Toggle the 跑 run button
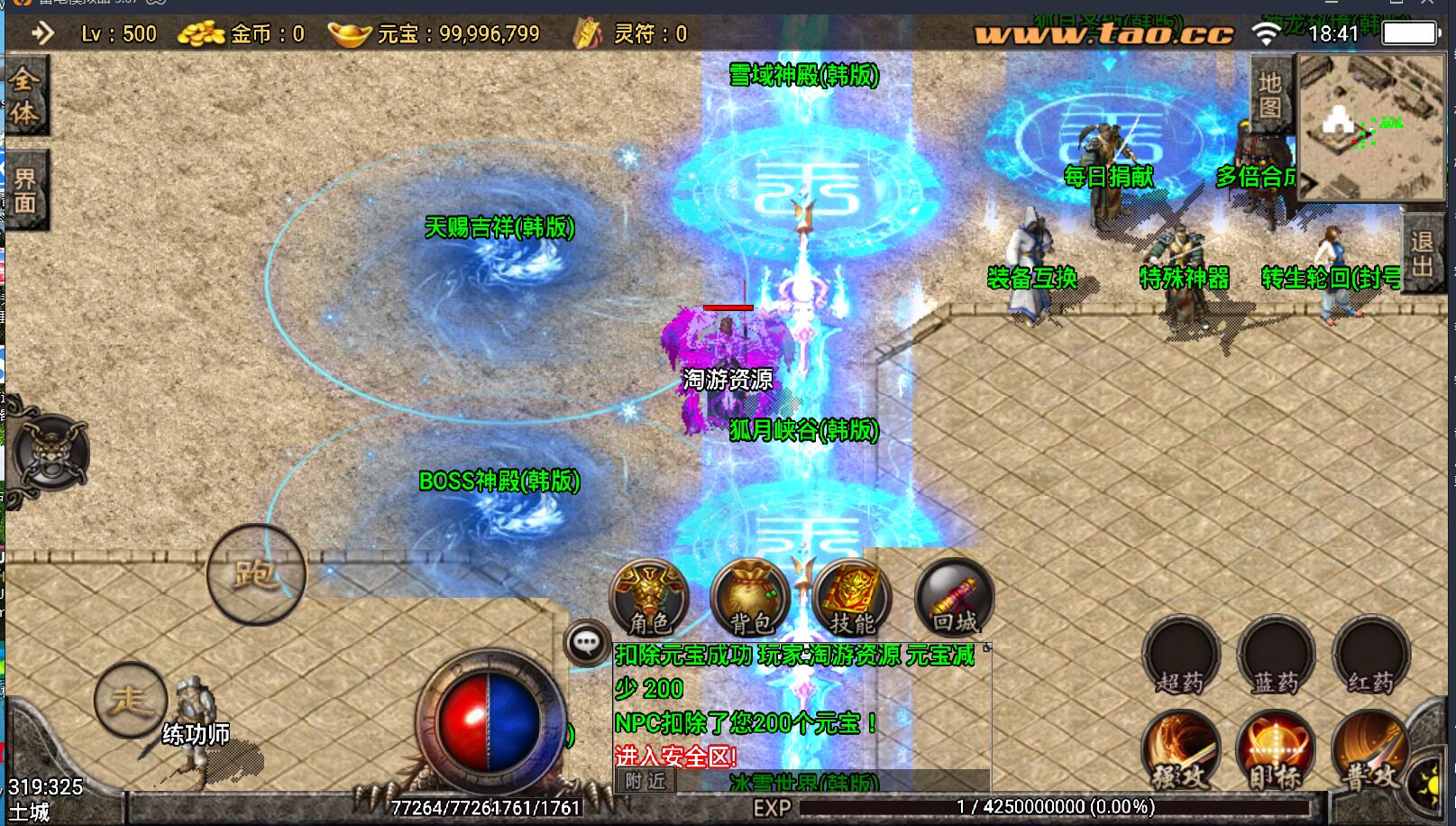The width and height of the screenshot is (1456, 826). [256, 574]
